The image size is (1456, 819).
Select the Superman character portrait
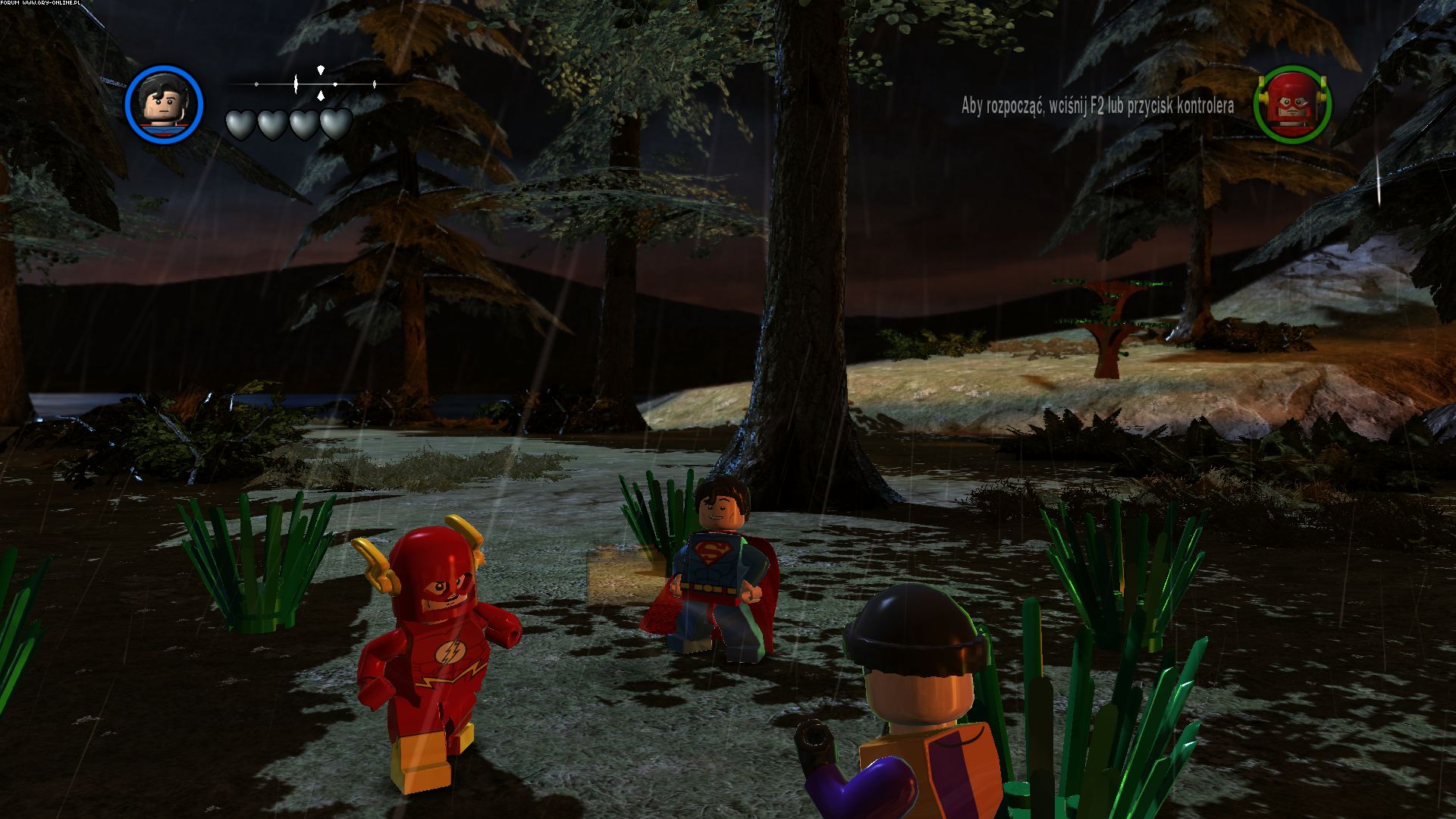[165, 104]
